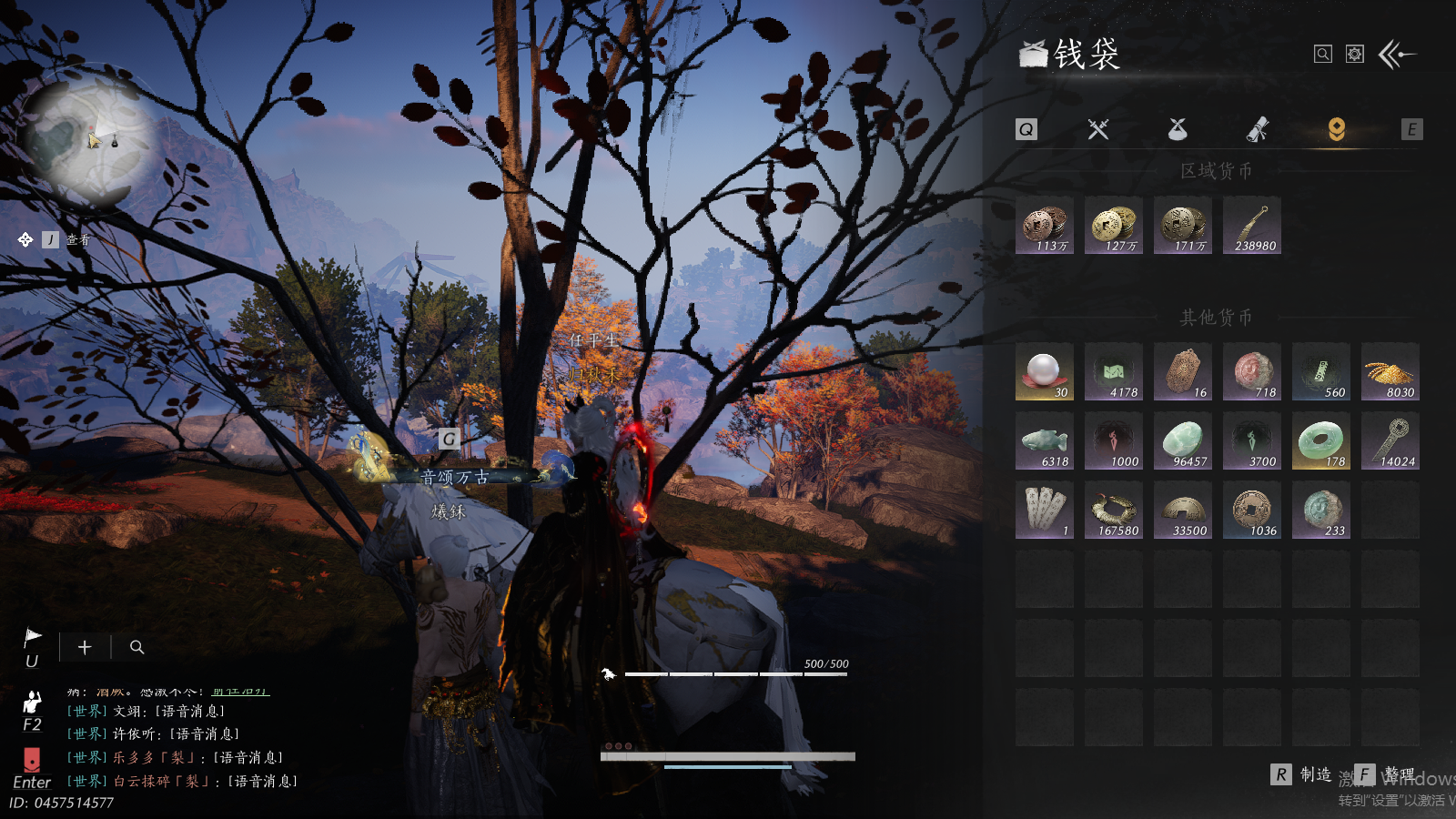
Task: Choose the white pearl slot
Action: tap(1045, 372)
